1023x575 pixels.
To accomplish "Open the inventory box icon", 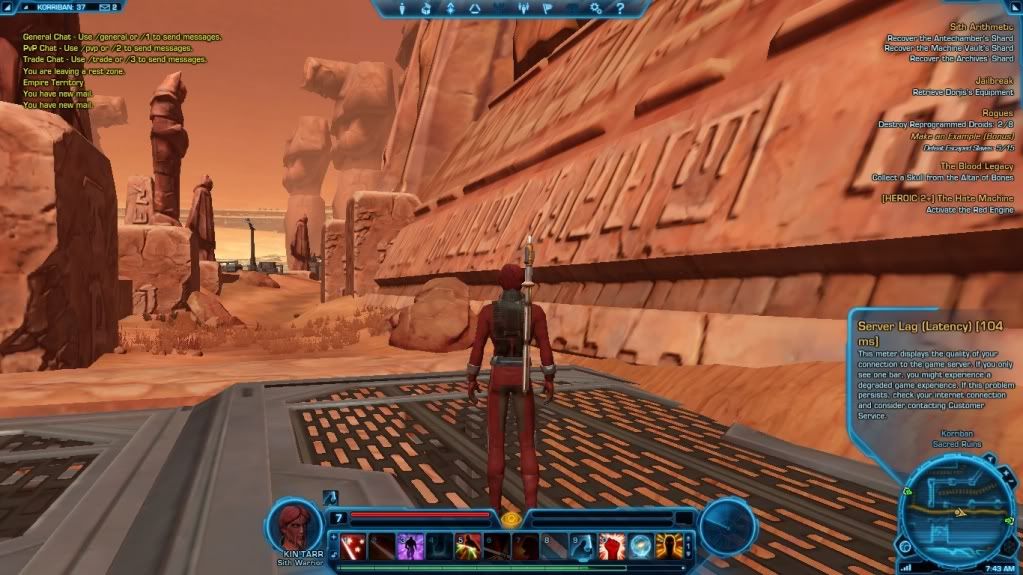I will point(427,9).
